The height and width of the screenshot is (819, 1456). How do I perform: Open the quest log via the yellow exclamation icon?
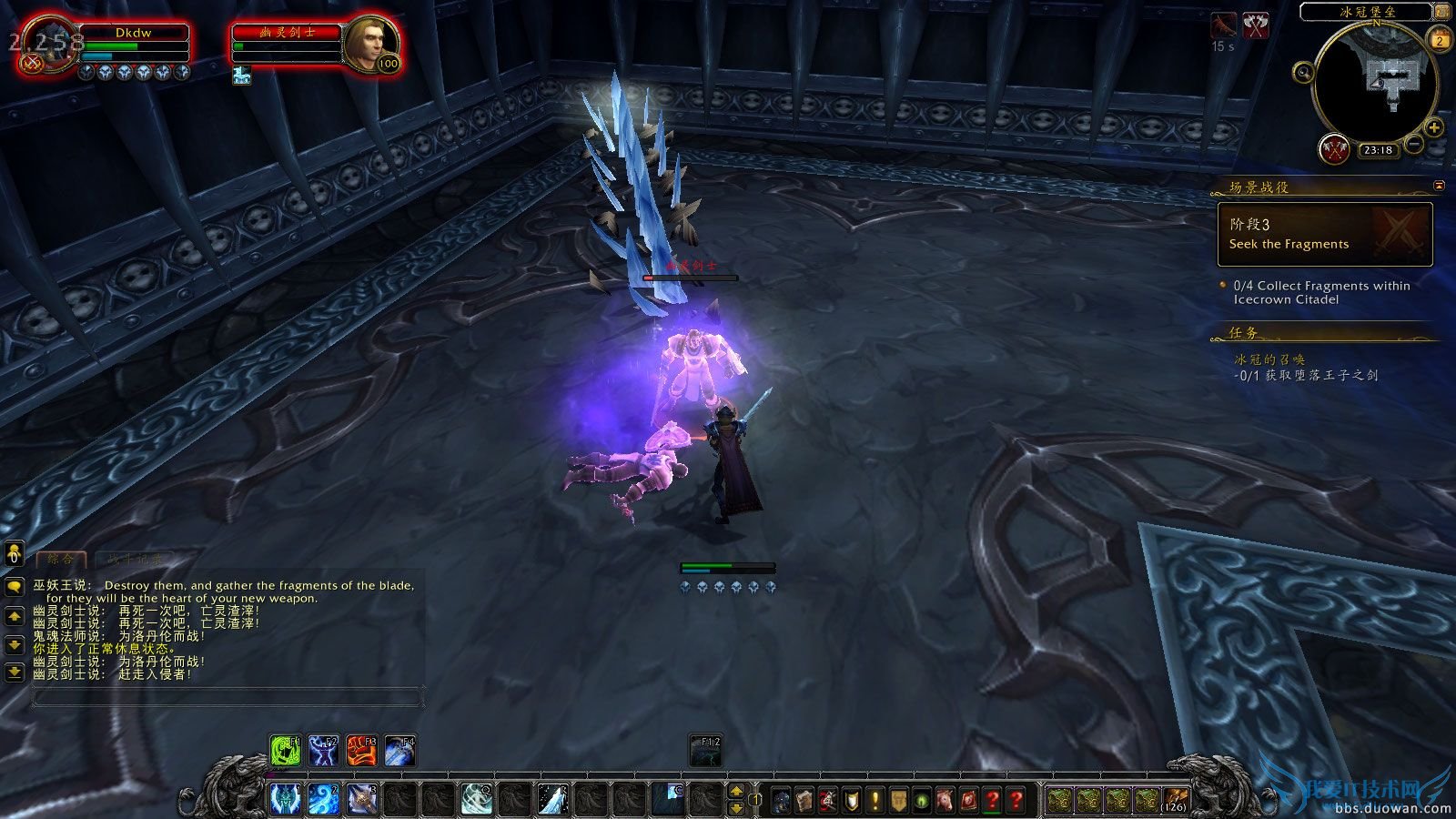(874, 799)
